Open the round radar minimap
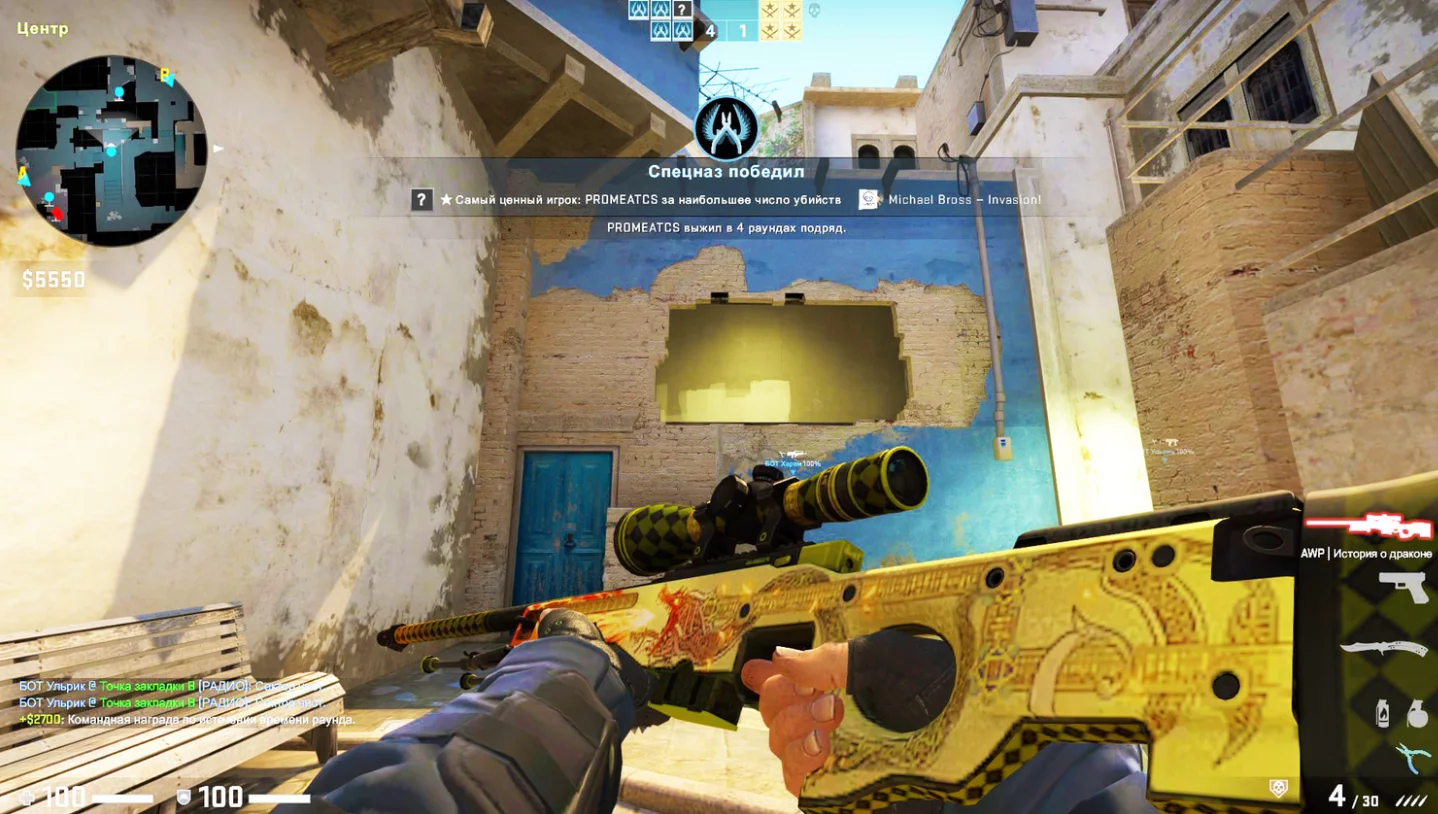This screenshot has height=814, width=1438. tap(111, 151)
